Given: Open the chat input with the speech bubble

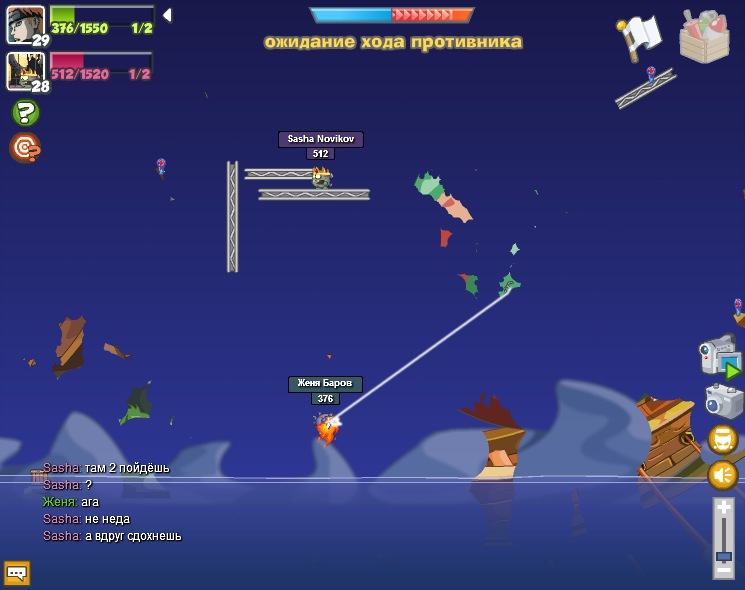Looking at the screenshot, I should click(17, 573).
